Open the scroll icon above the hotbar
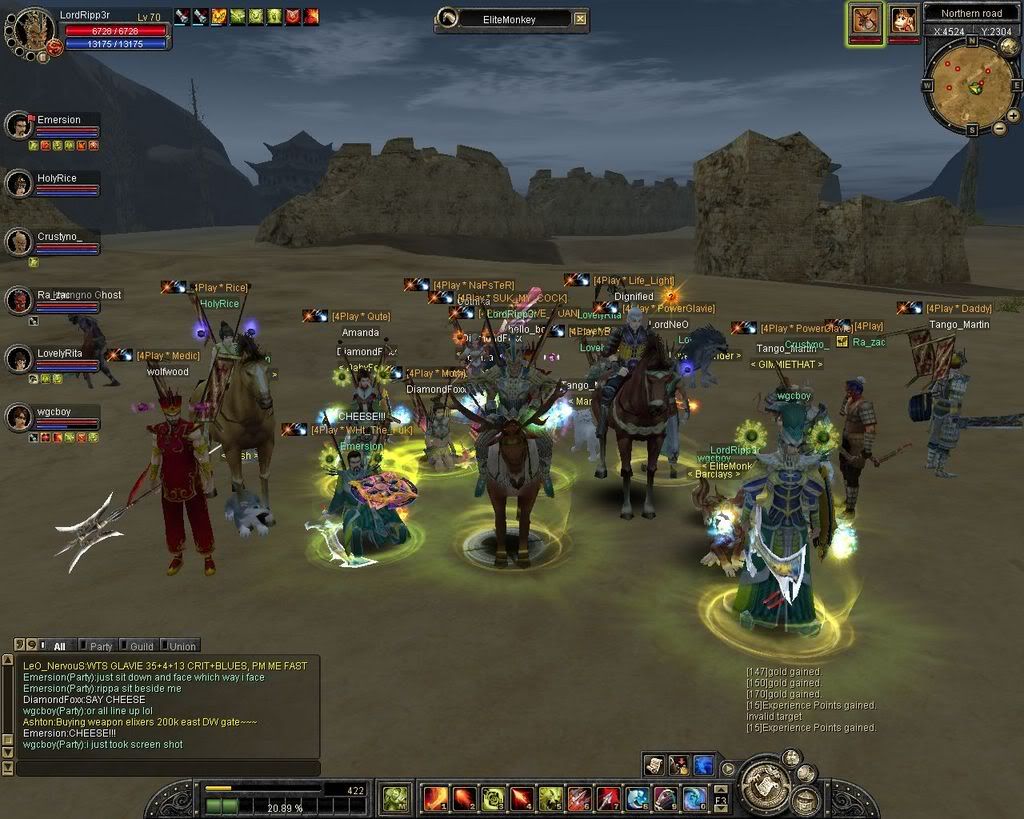The width and height of the screenshot is (1024, 819). click(x=654, y=765)
